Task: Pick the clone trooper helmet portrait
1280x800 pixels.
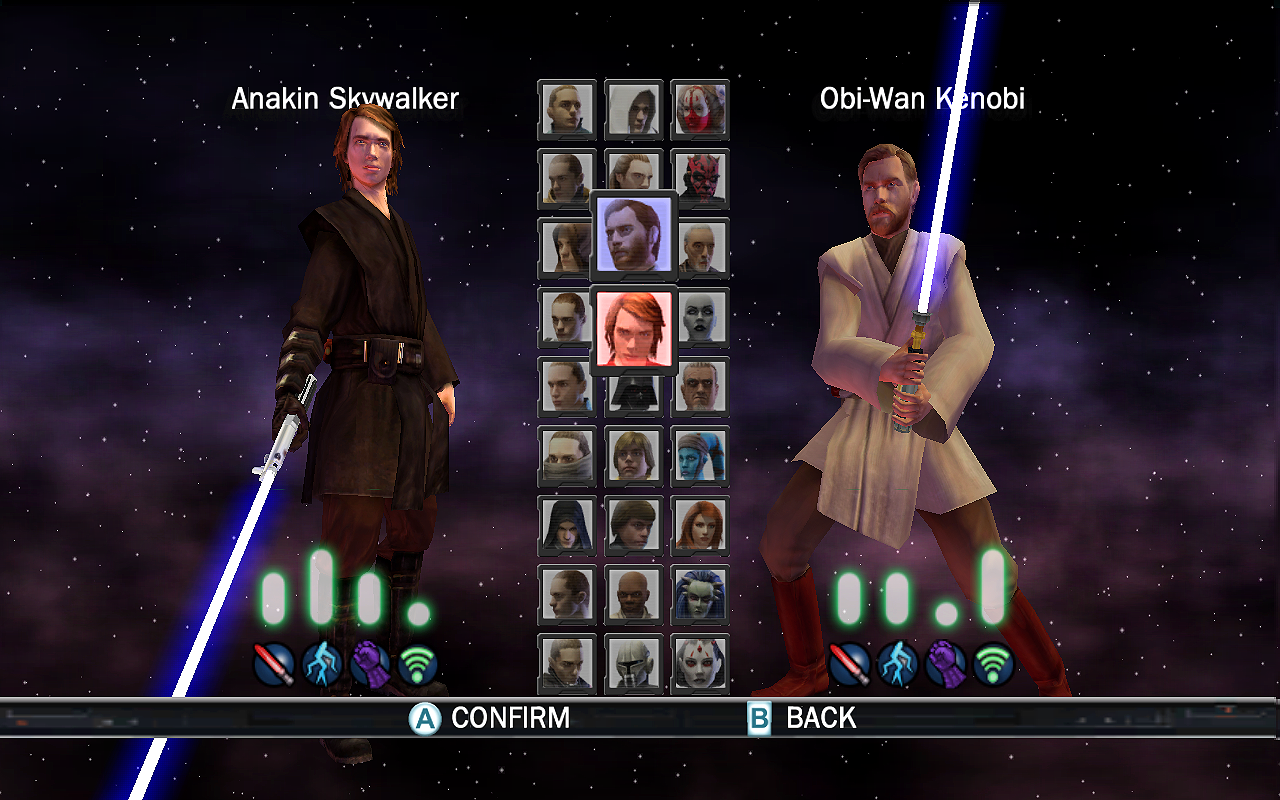Action: tap(633, 663)
